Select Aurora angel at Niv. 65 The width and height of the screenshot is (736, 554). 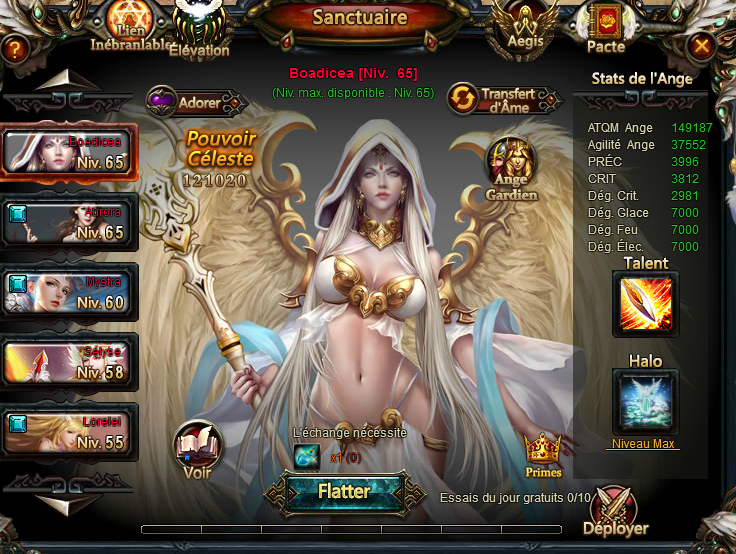[68, 222]
